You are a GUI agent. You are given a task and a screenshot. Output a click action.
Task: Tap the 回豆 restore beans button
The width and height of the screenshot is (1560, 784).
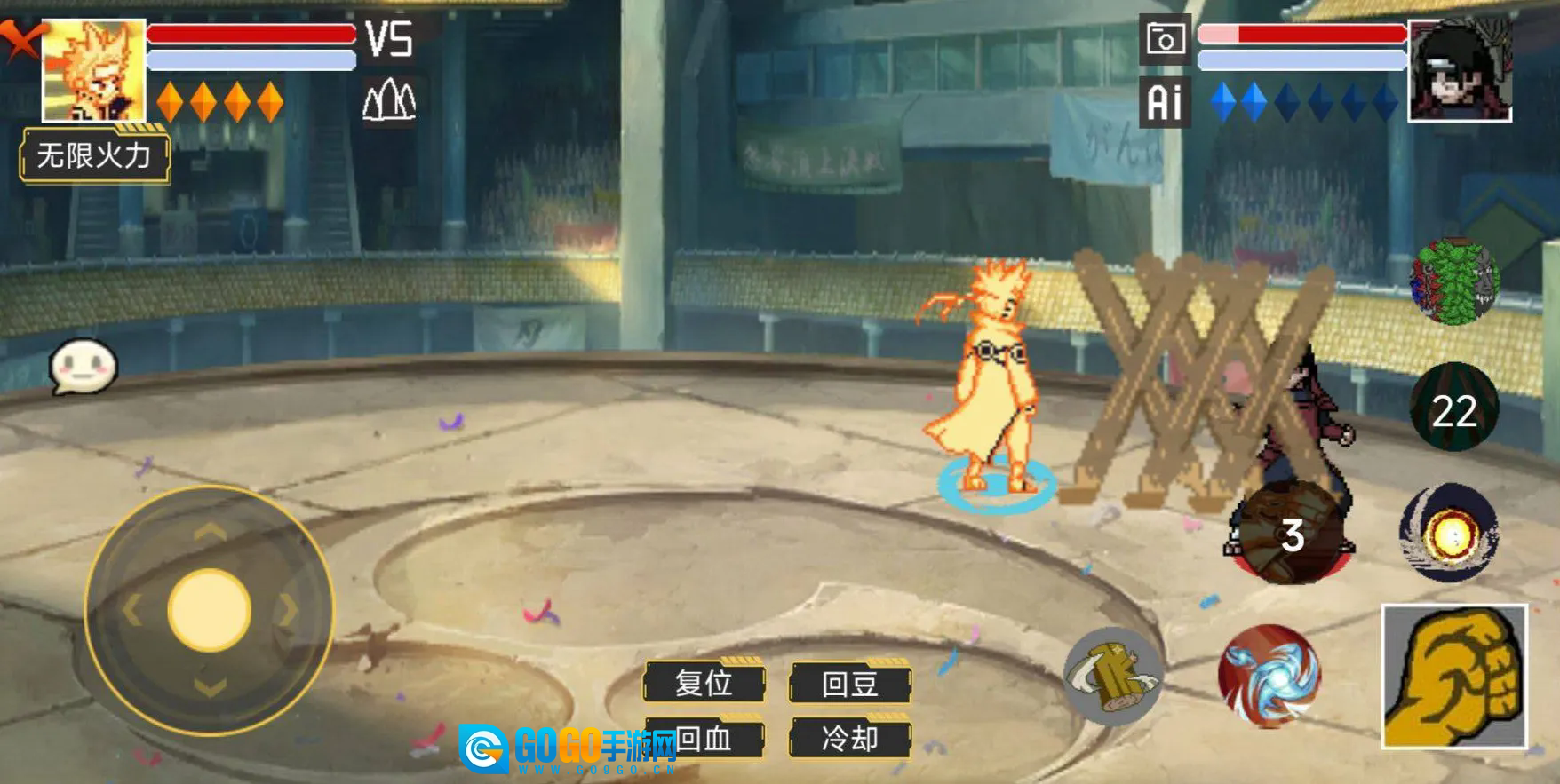pos(850,683)
